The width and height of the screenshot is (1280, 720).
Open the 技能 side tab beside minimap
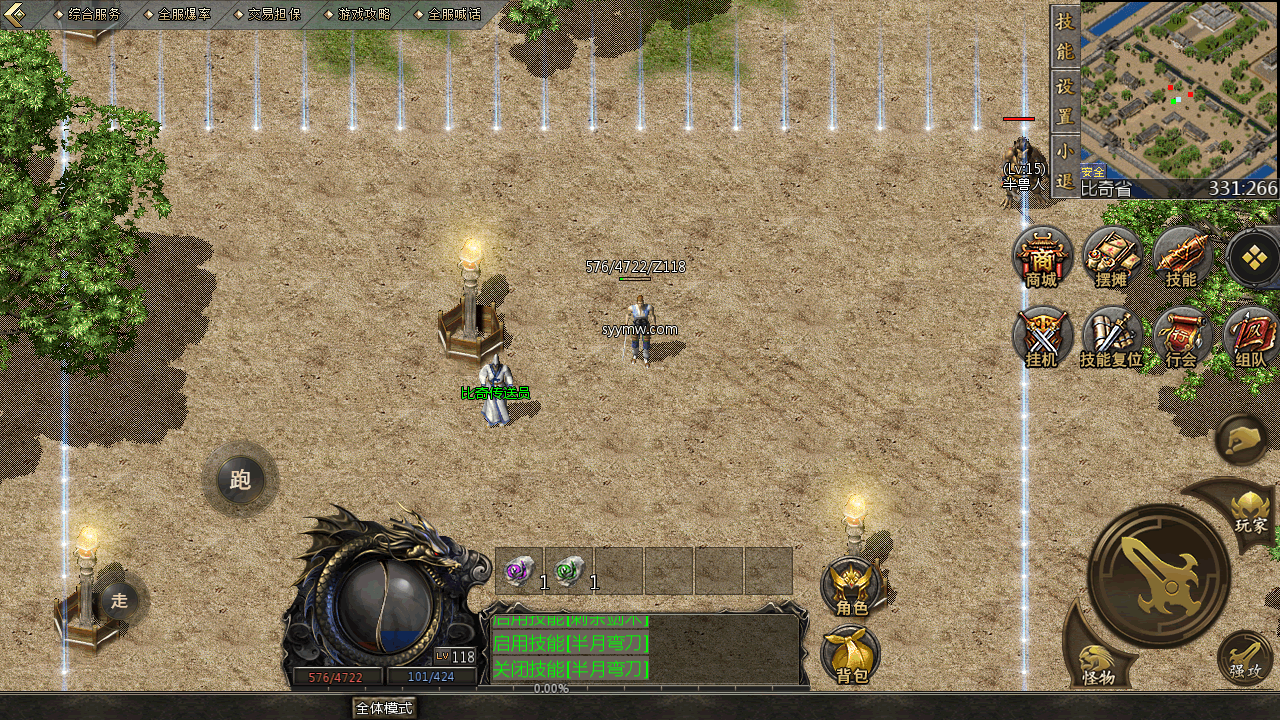coord(1065,36)
